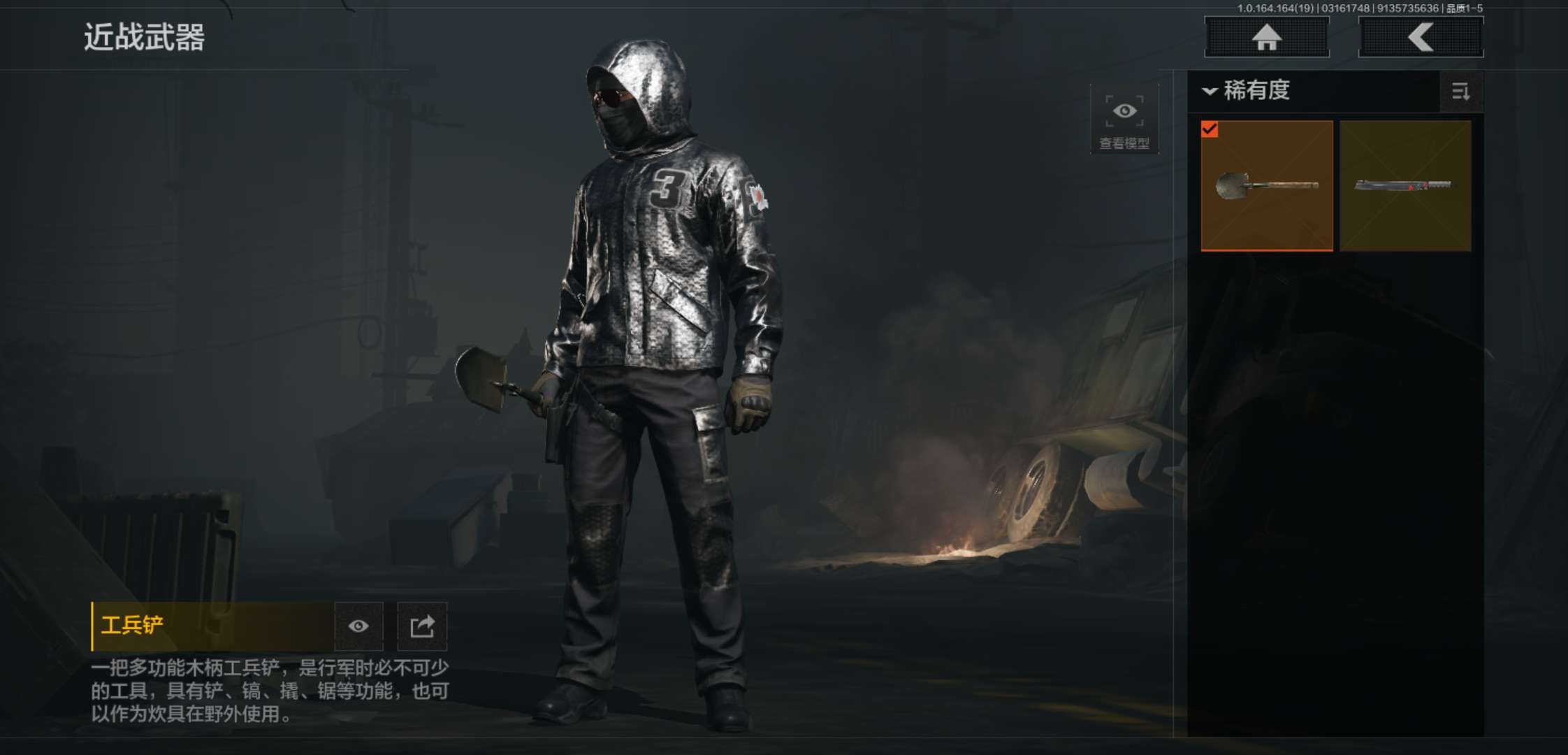
Task: Preview the 工兵铲 with the eye icon
Action: coord(358,626)
